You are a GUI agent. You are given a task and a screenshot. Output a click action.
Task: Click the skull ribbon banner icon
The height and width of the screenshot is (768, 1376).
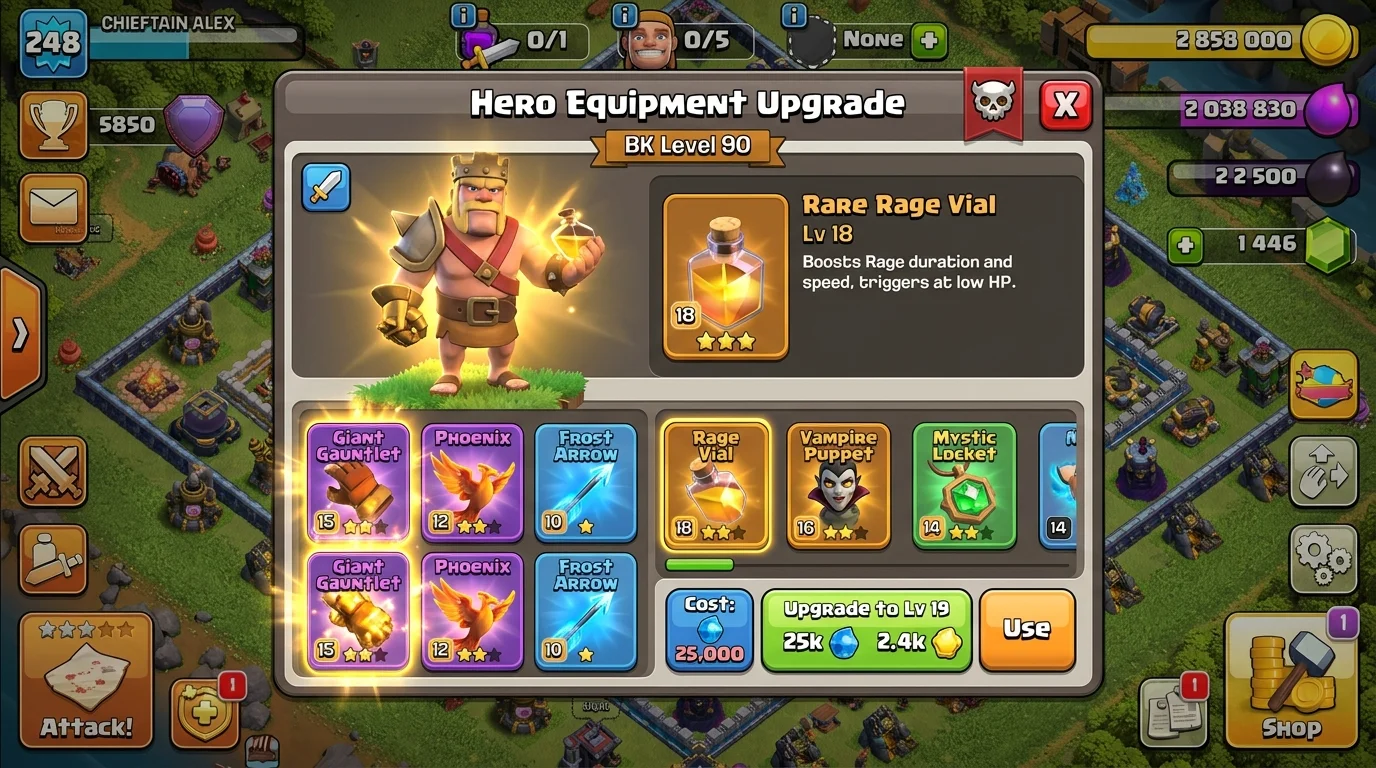point(993,103)
